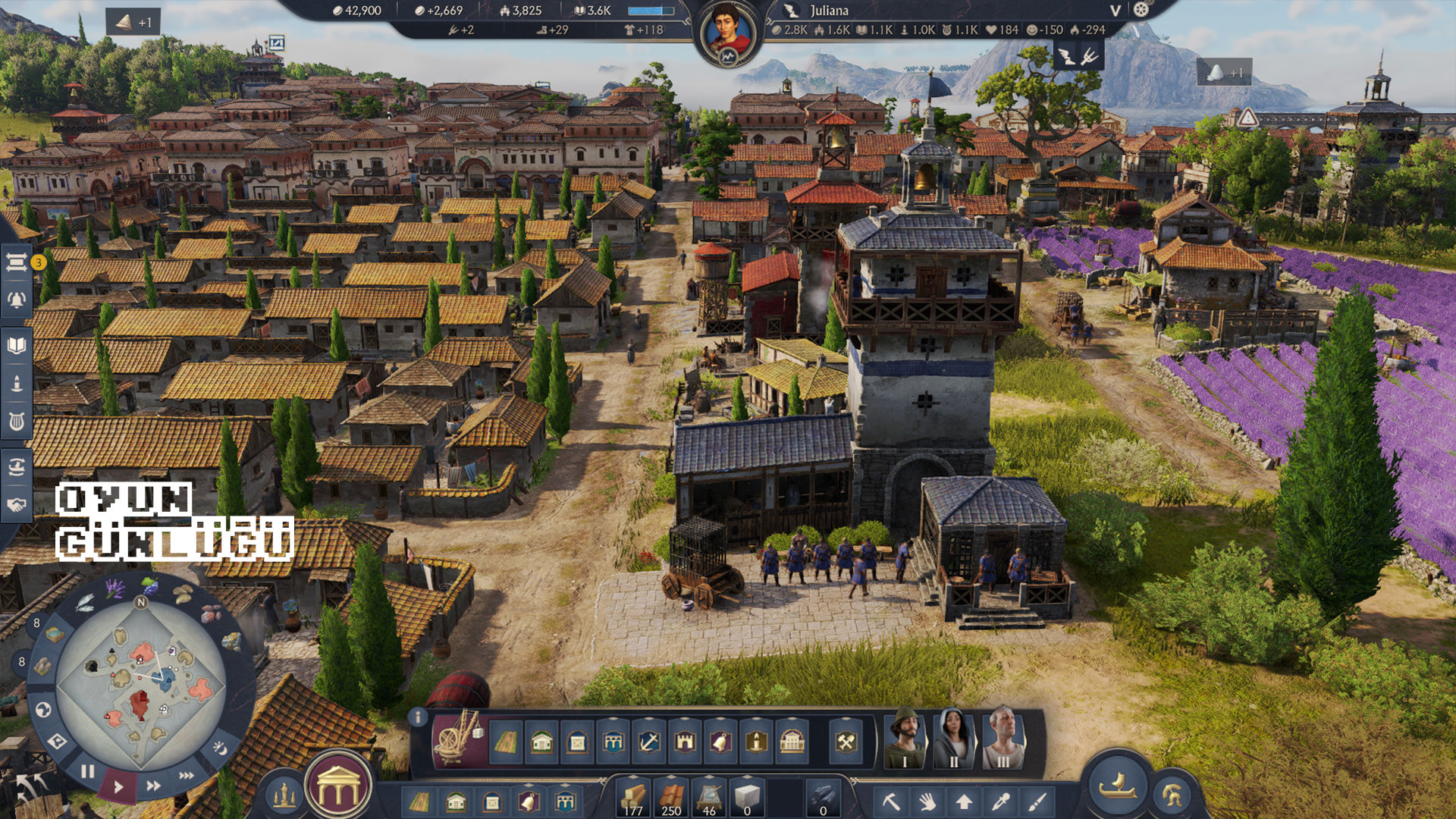Screen dimensions: 1456x819
Task: Open the crossed hammers production category
Action: point(846,741)
